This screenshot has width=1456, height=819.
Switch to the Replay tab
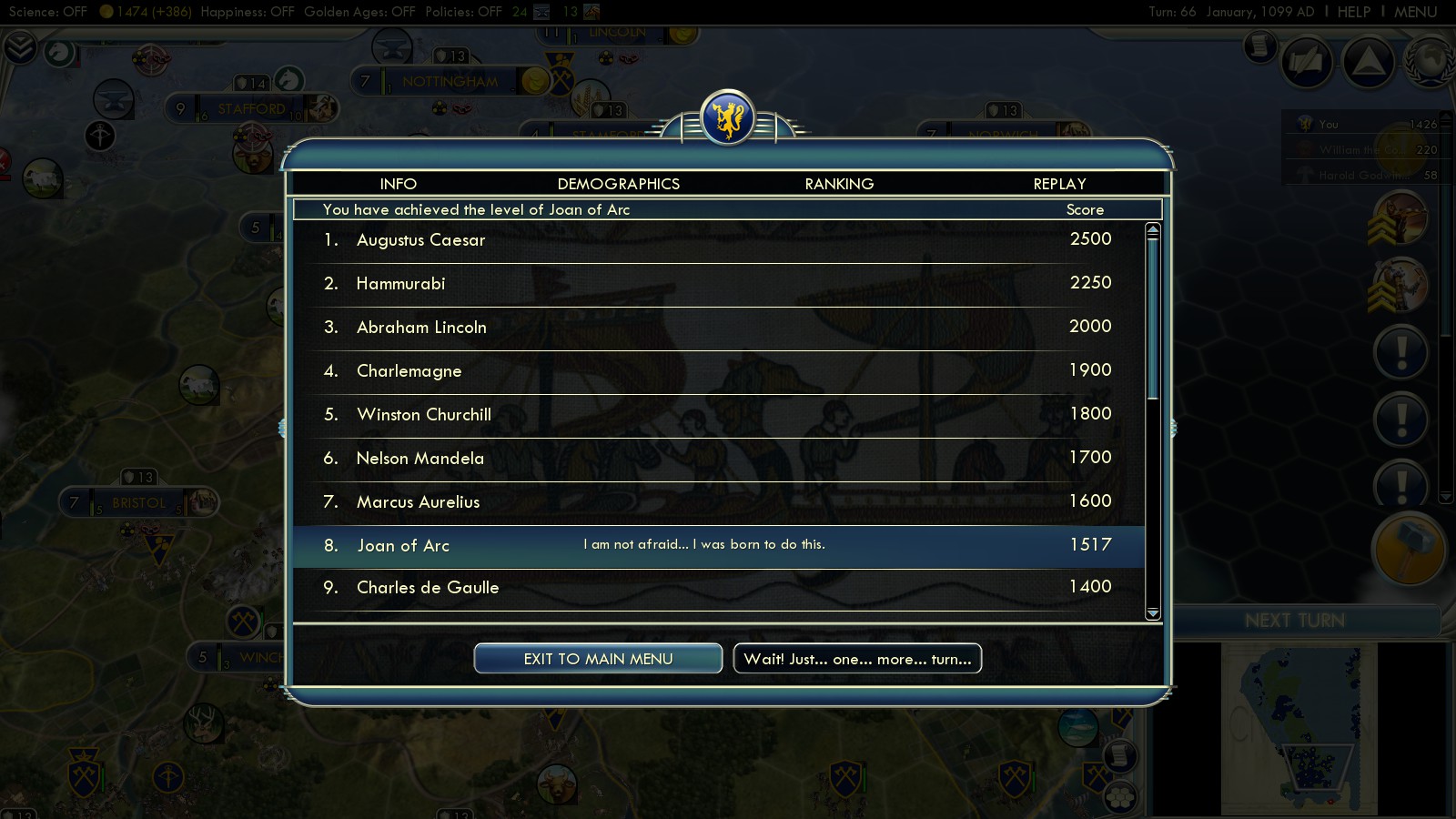[x=1059, y=184]
